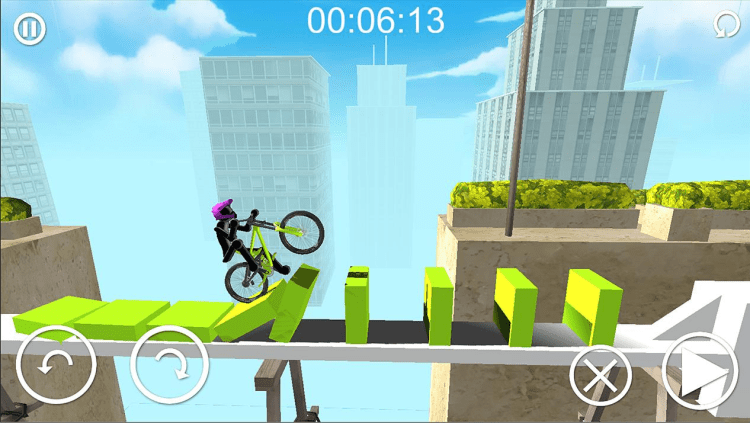Pause the game with the pause button
This screenshot has height=423, width=750.
[29, 28]
